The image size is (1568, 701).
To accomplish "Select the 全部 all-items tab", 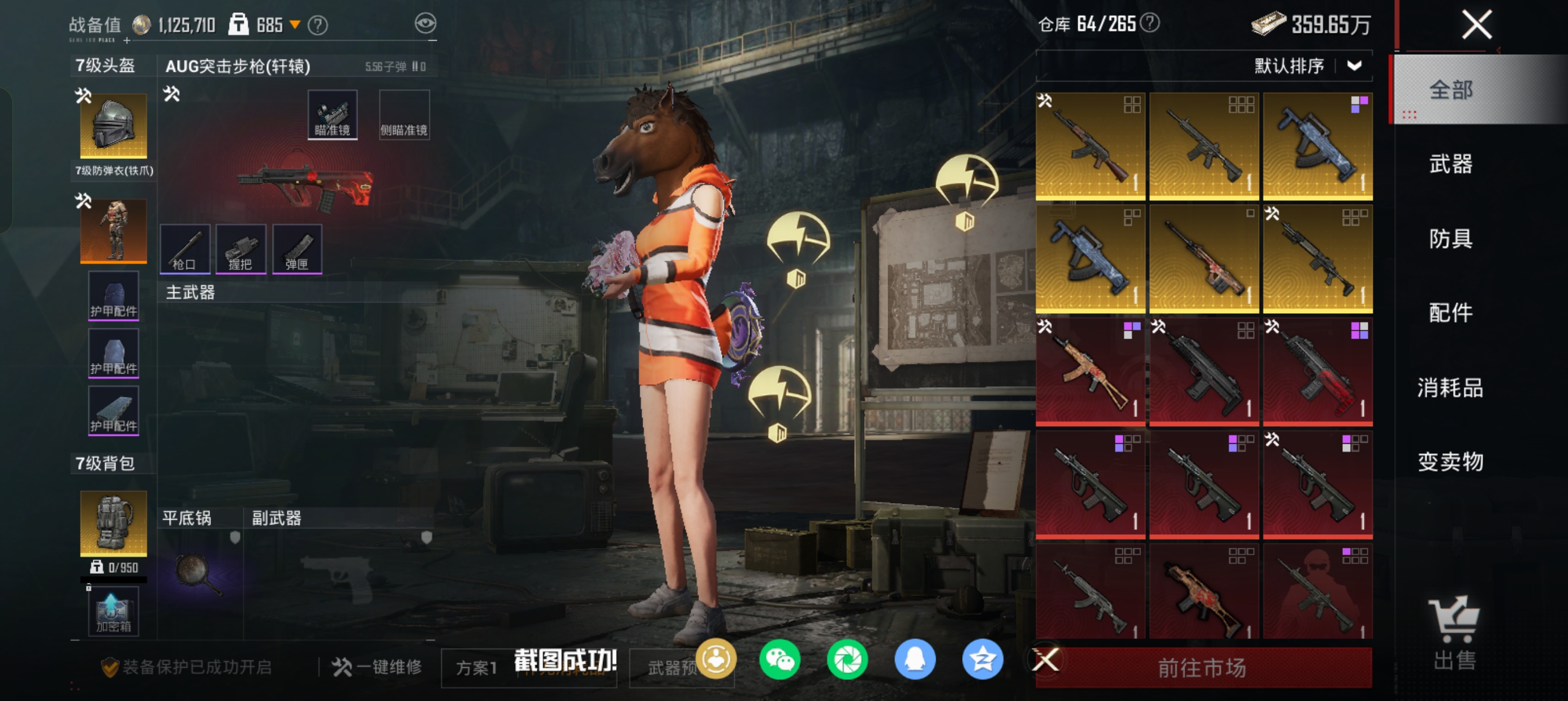I will 1450,90.
